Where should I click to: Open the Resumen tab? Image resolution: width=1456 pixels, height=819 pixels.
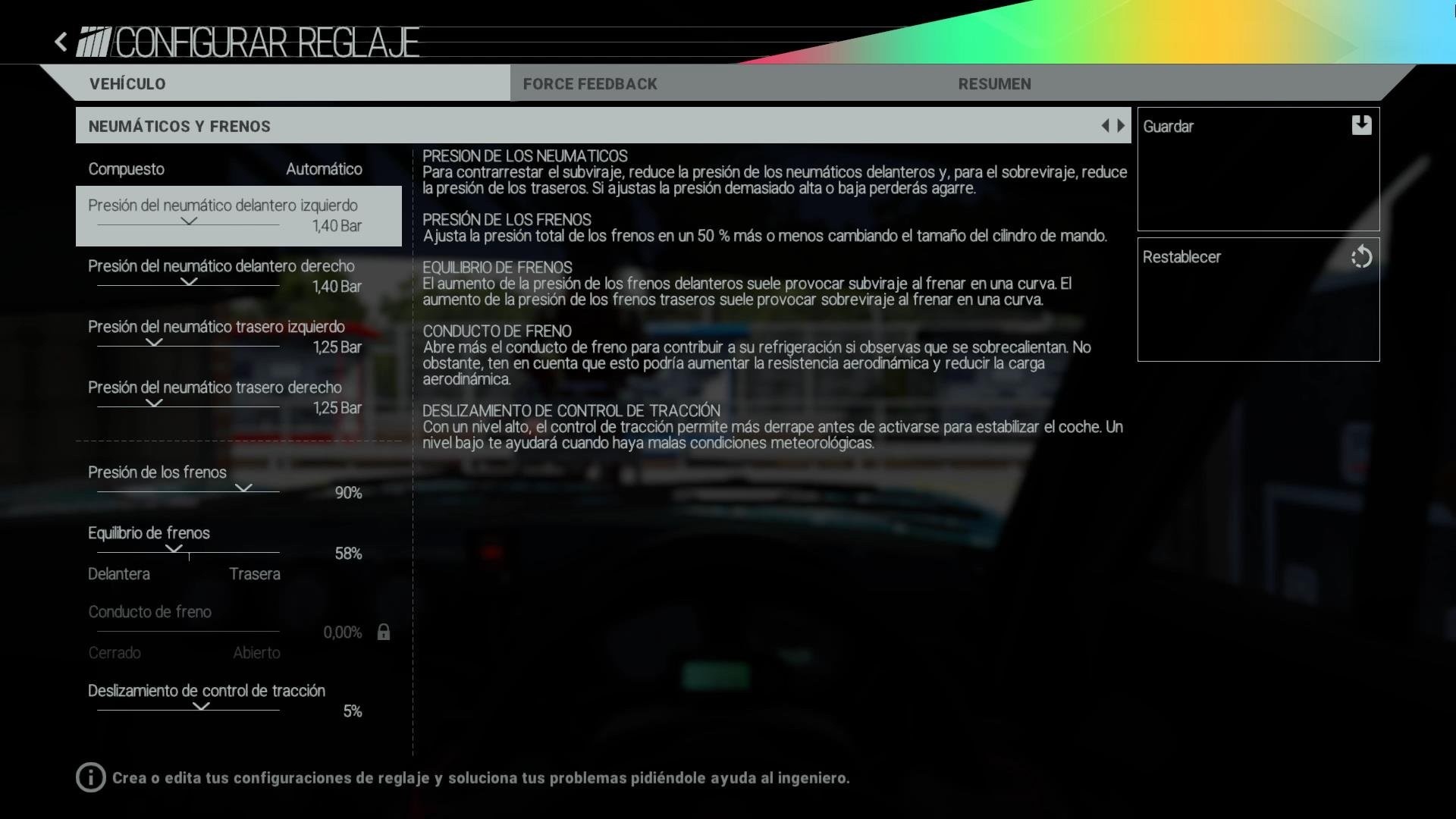(994, 83)
